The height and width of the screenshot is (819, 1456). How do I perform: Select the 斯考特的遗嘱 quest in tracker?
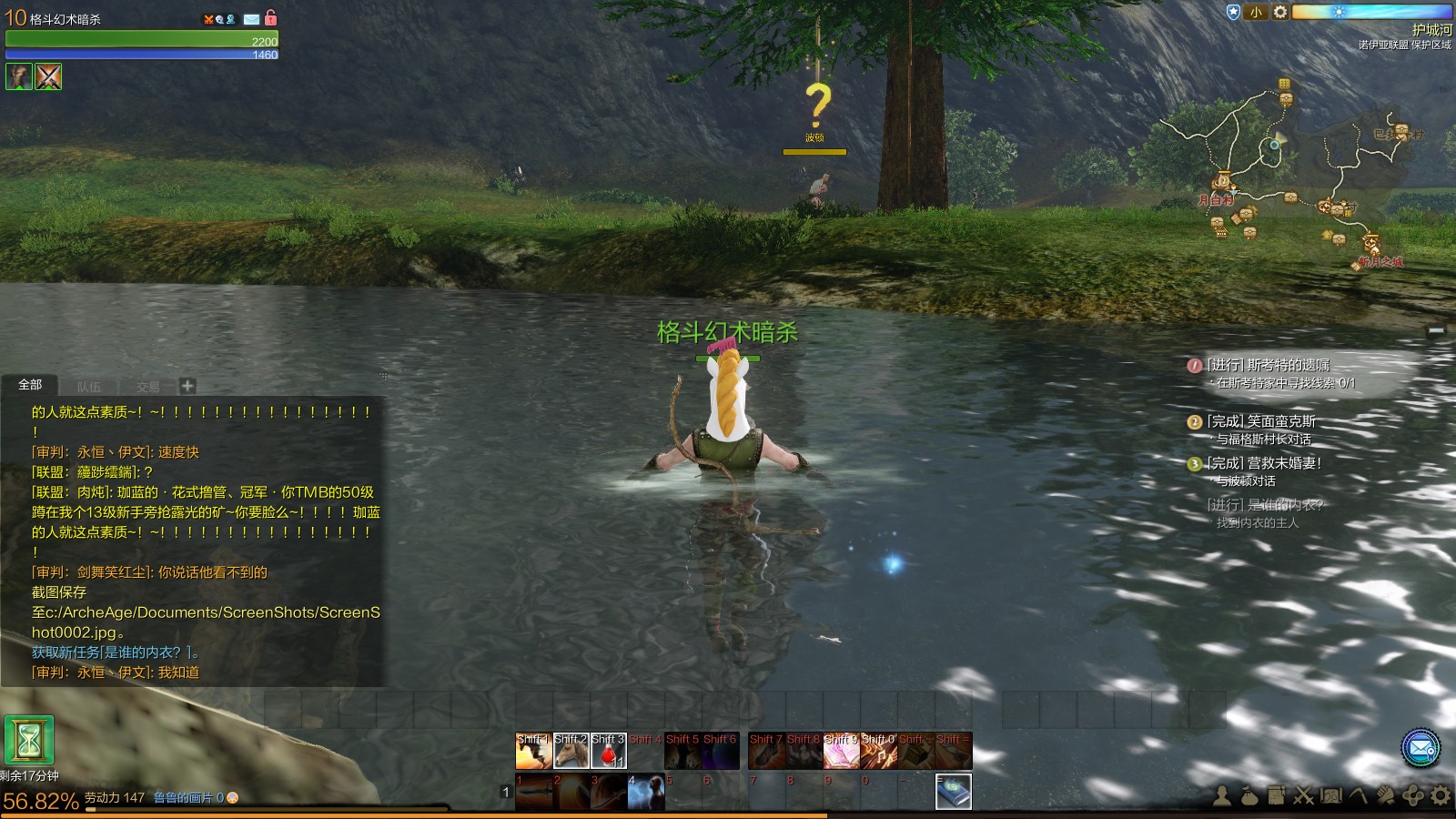pos(1269,365)
